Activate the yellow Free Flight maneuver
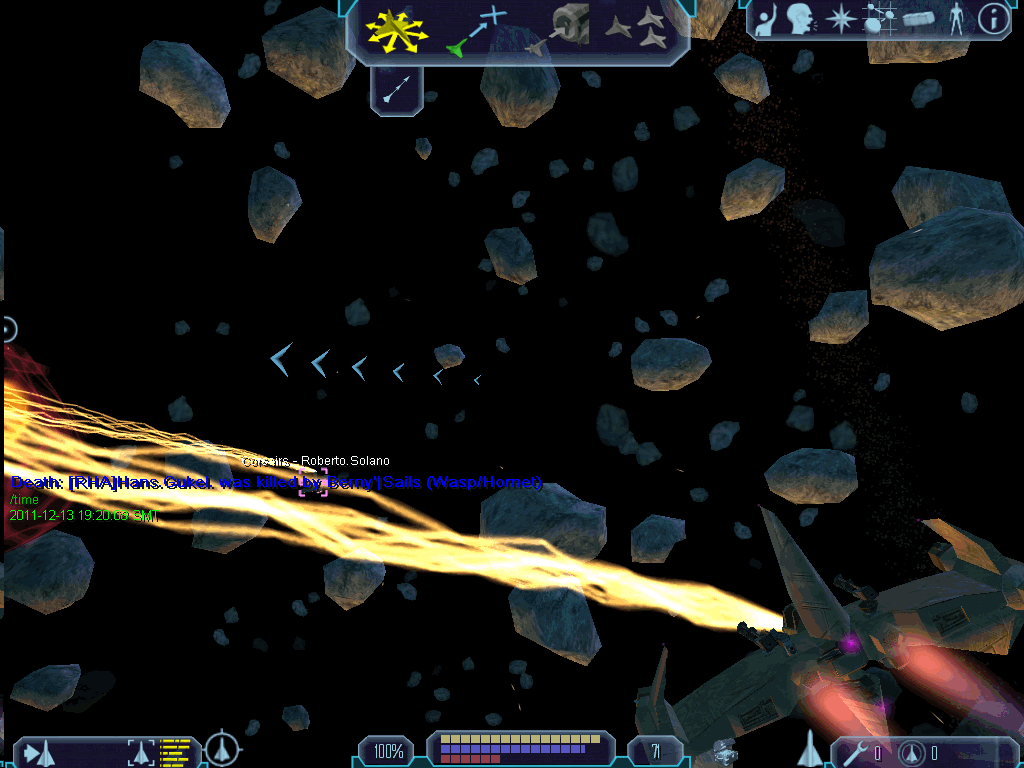Screen dimensions: 1024x768 (x=396, y=30)
